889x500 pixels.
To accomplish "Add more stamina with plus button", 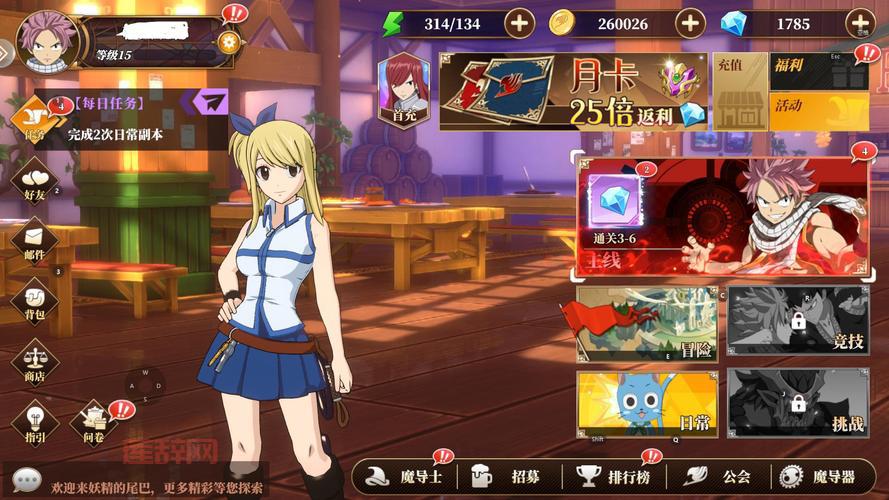I will click(519, 23).
